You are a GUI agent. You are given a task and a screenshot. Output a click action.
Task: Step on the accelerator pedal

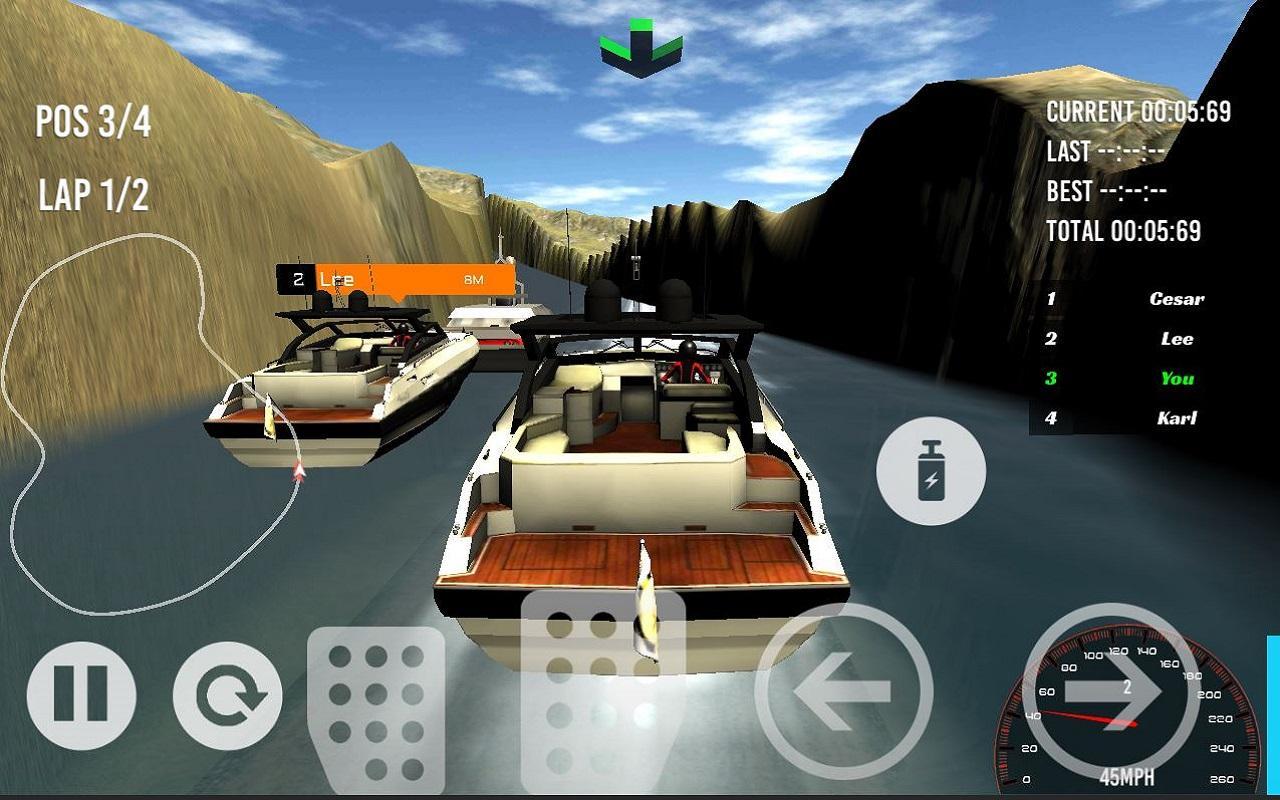602,690
